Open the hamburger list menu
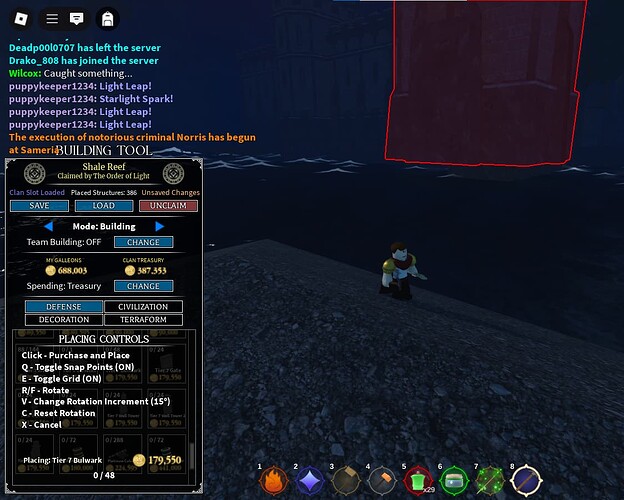This screenshot has height=500, width=624. (53, 18)
